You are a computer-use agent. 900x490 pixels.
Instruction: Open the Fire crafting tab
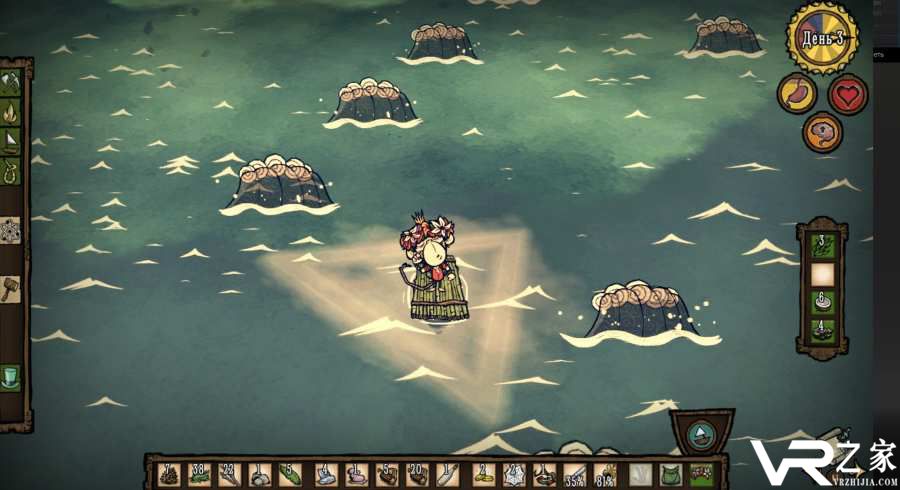coord(12,109)
